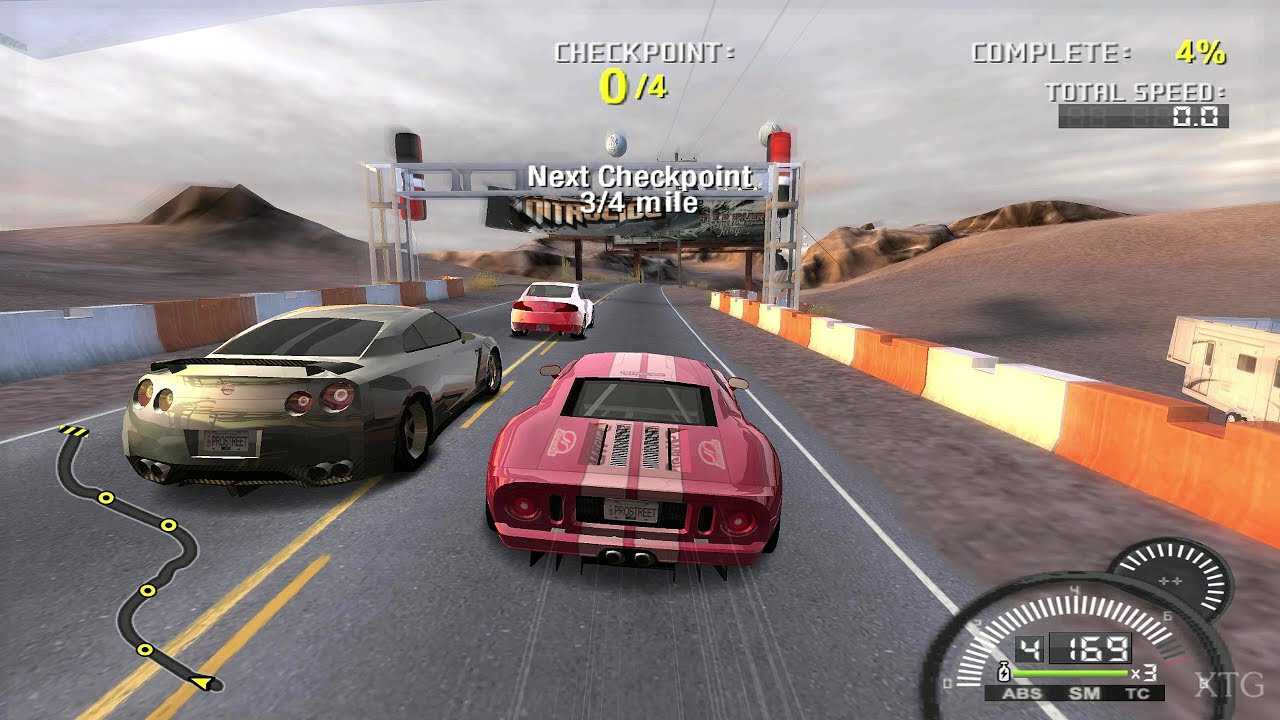Activate the nitrous bottle icon
Screen dimensions: 1280x720
(1003, 672)
